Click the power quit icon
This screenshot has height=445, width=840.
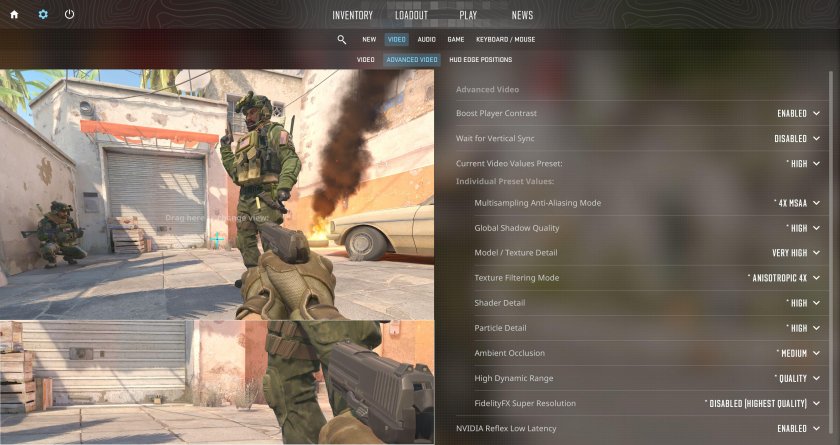[69, 15]
